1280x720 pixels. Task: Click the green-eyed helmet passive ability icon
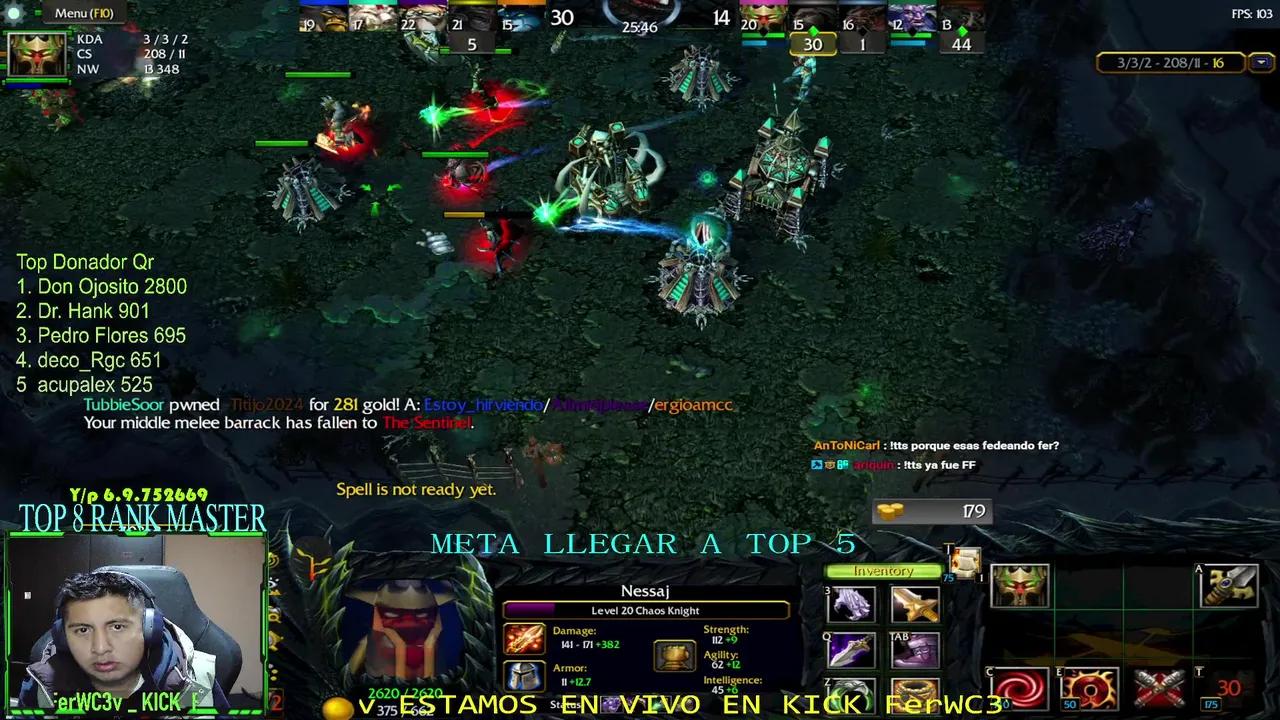pyautogui.click(x=1019, y=587)
